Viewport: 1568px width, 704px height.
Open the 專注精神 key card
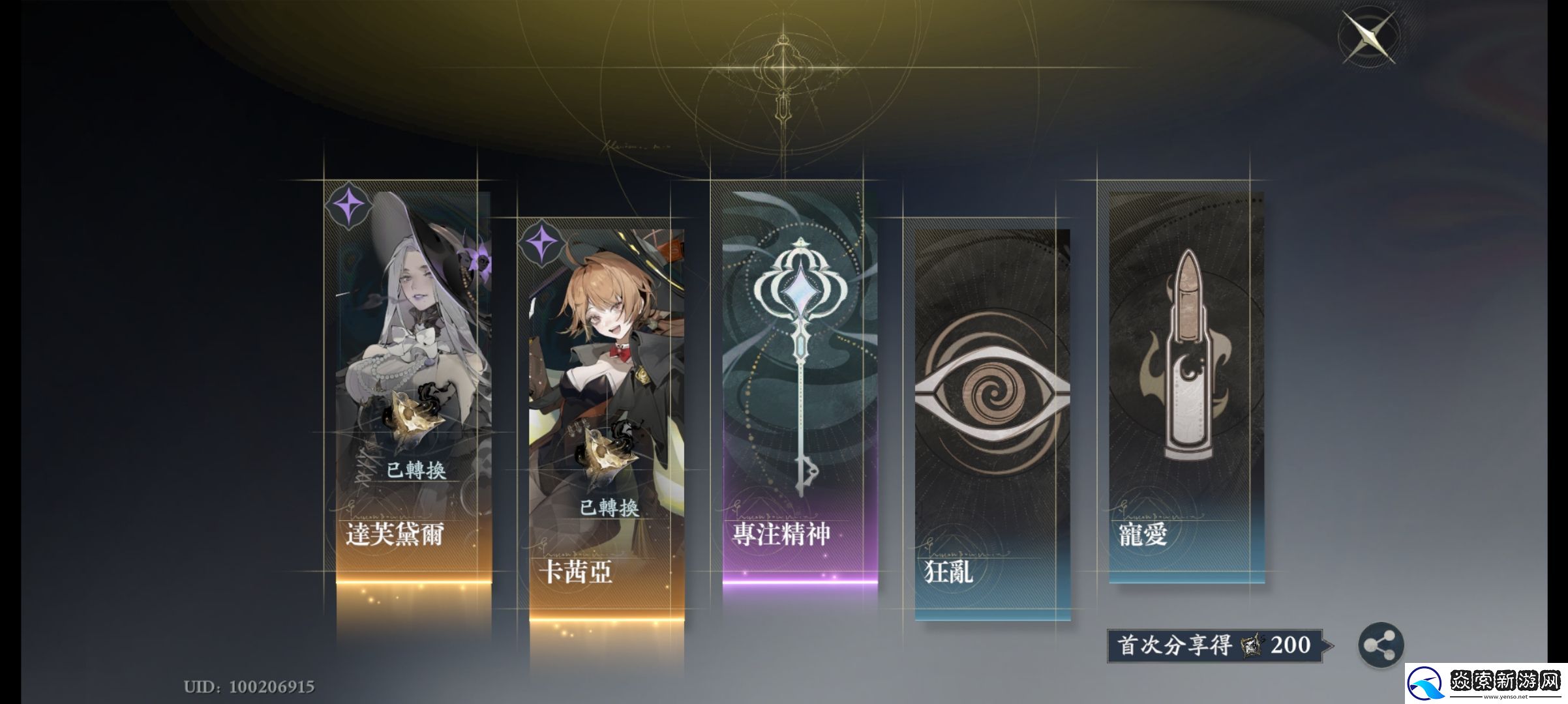point(800,385)
